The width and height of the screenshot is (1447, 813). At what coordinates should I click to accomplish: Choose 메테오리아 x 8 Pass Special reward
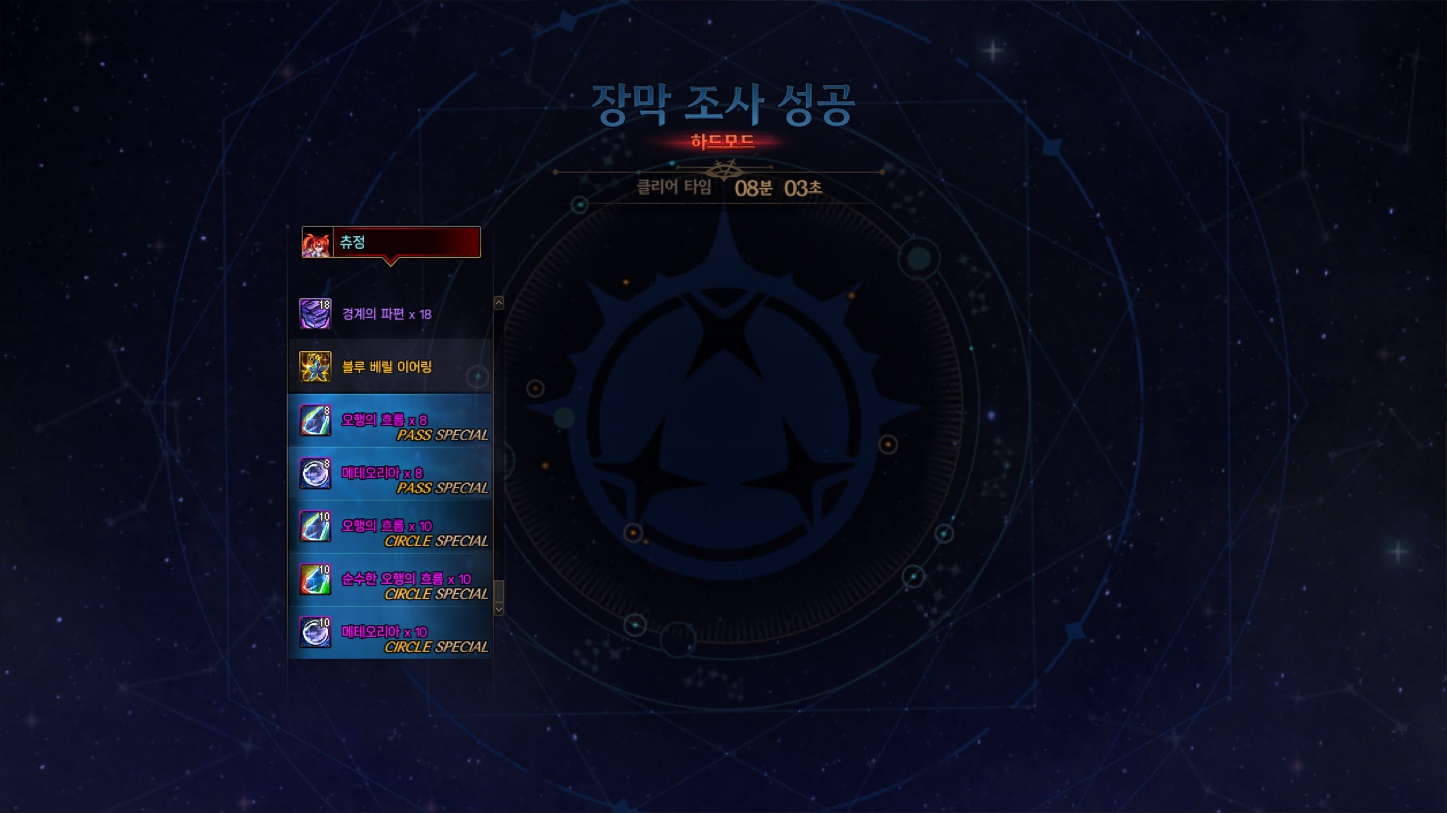point(390,473)
